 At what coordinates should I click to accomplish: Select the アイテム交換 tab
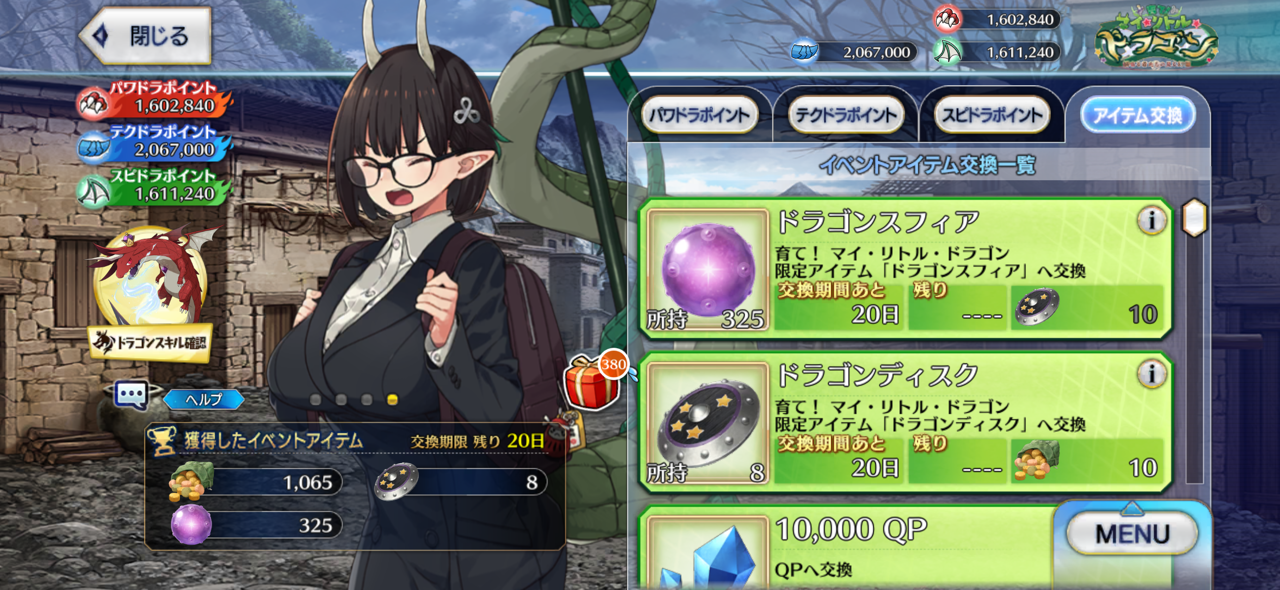(x=1137, y=115)
